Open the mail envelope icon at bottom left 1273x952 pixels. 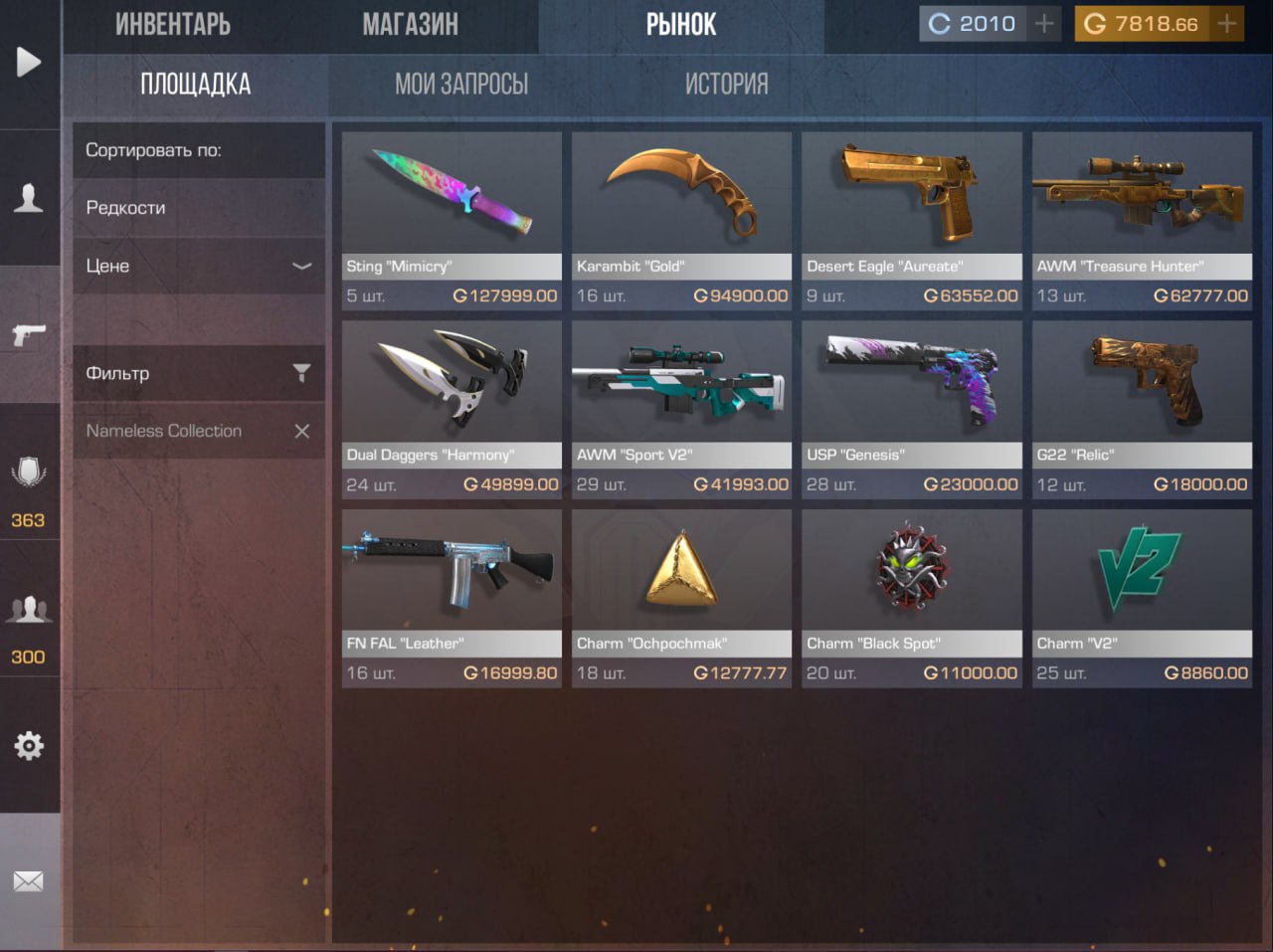pos(30,881)
